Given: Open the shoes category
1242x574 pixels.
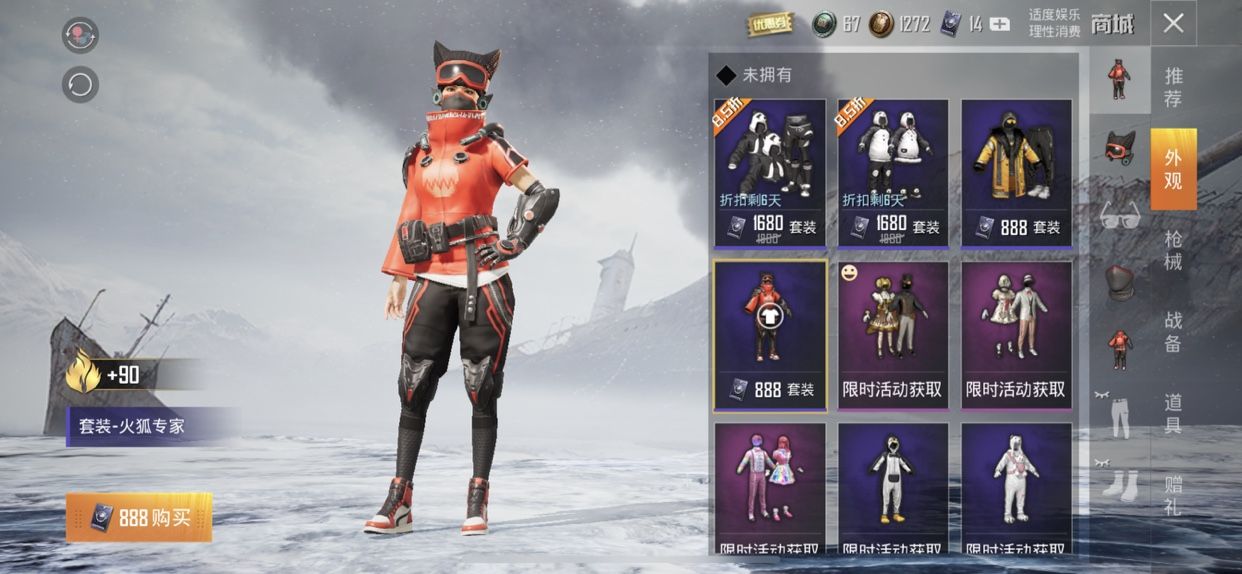Looking at the screenshot, I should 1119,485.
